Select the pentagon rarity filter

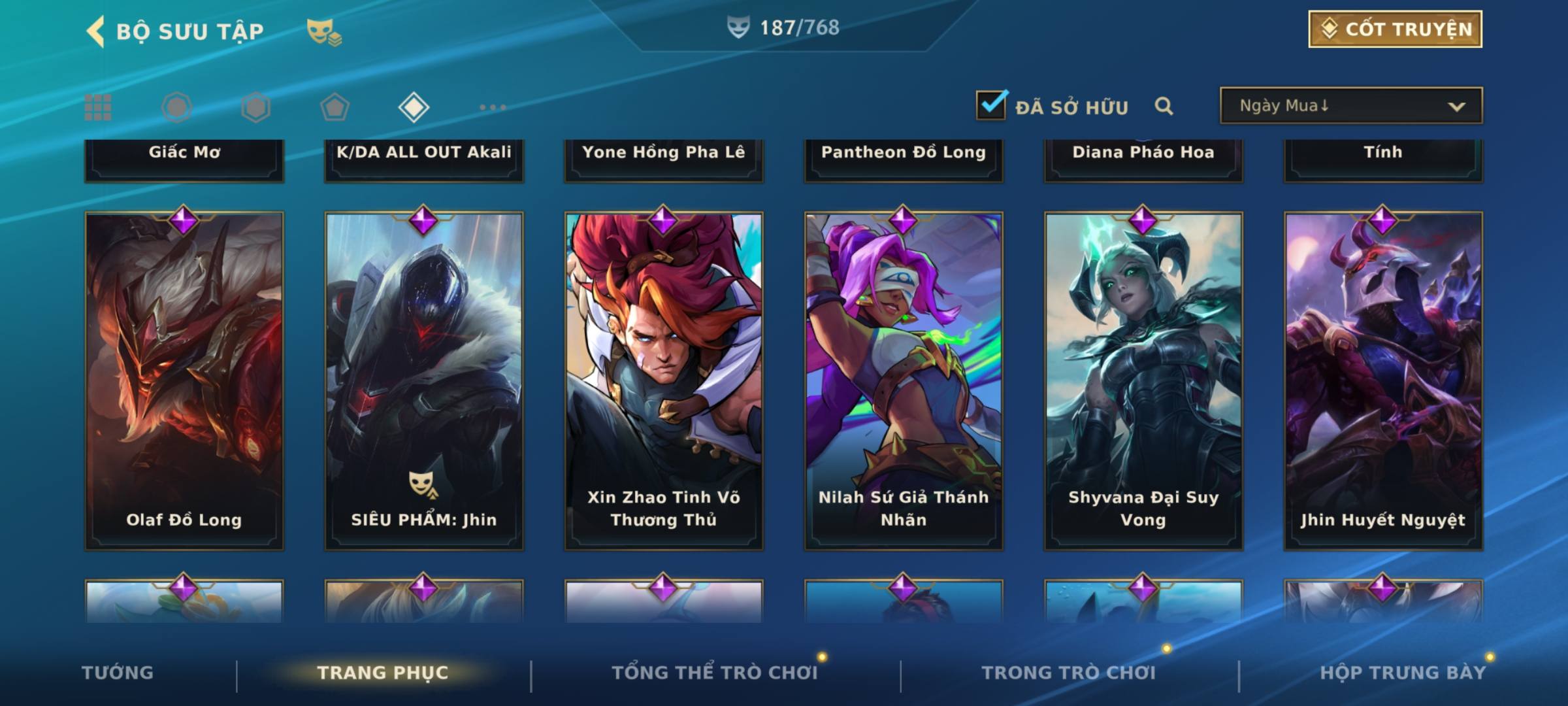pyautogui.click(x=335, y=107)
